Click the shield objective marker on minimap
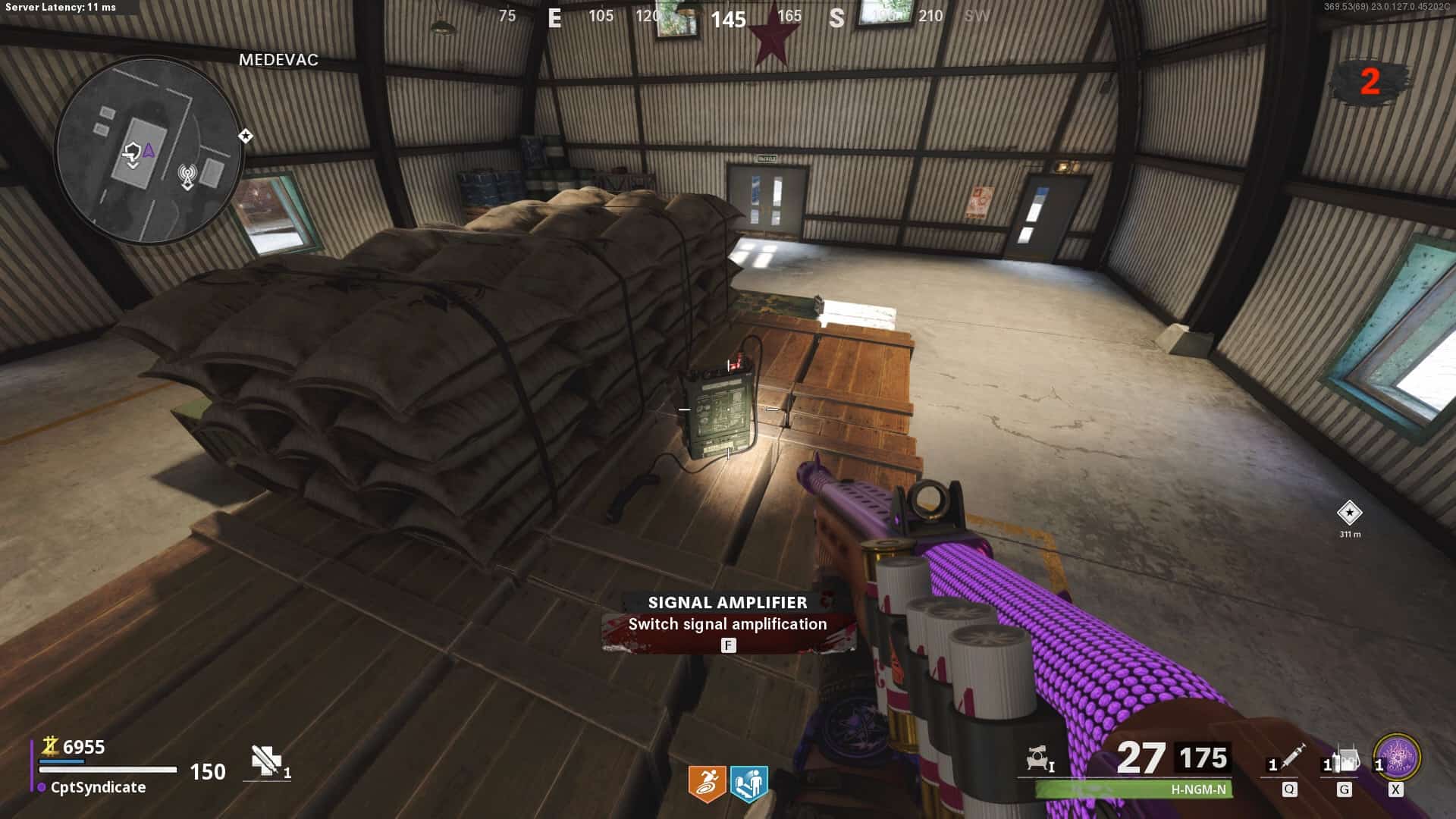This screenshot has width=1456, height=819. click(133, 154)
